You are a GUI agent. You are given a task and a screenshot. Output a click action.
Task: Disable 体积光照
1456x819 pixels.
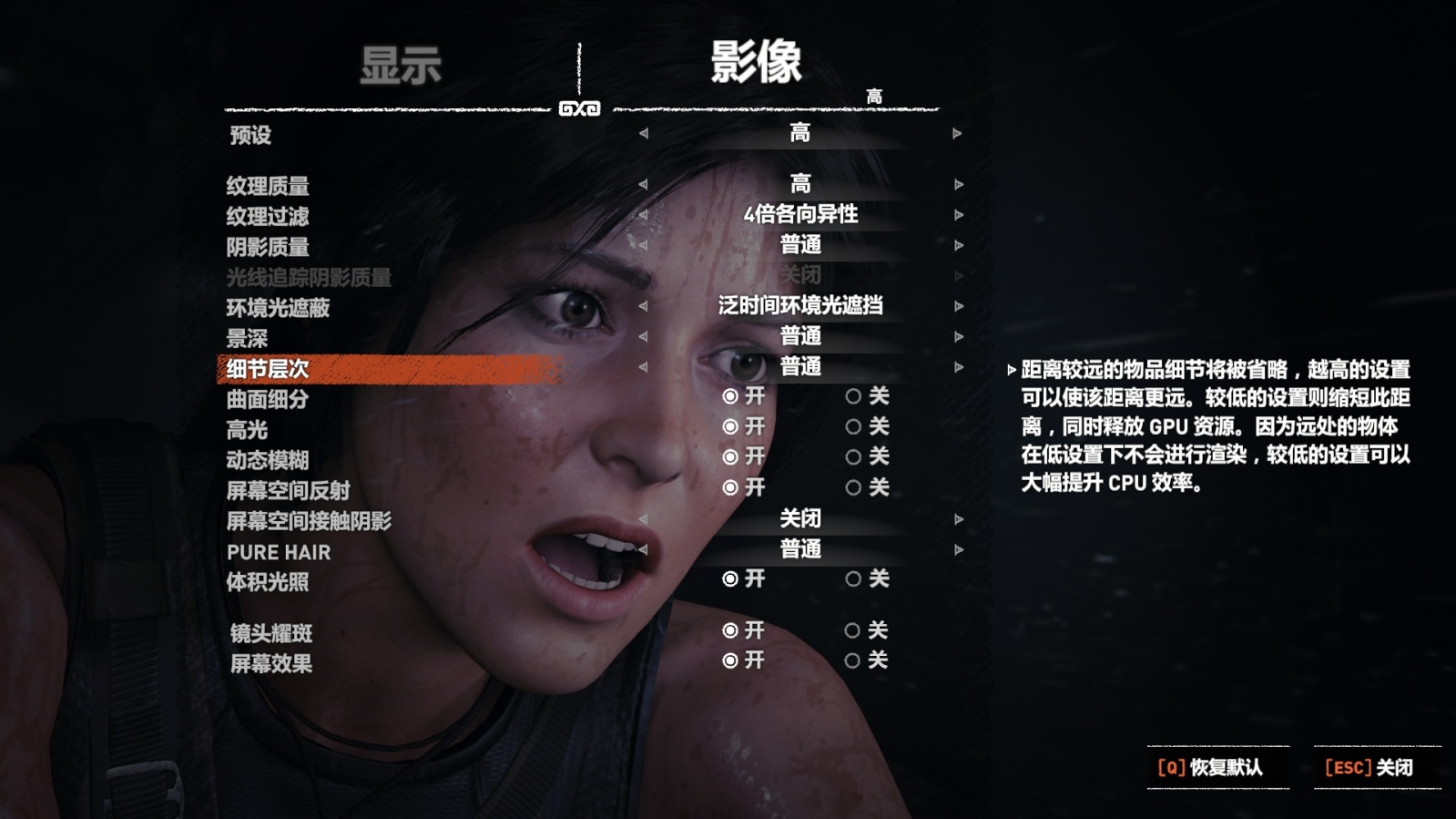click(x=852, y=579)
